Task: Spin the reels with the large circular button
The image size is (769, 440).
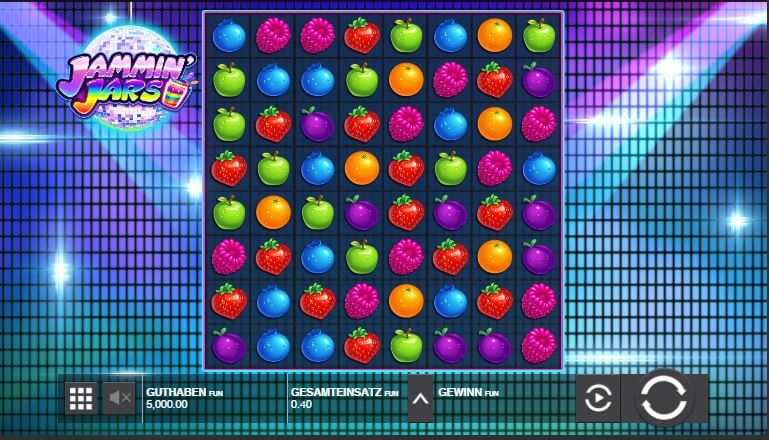Action: pos(664,399)
